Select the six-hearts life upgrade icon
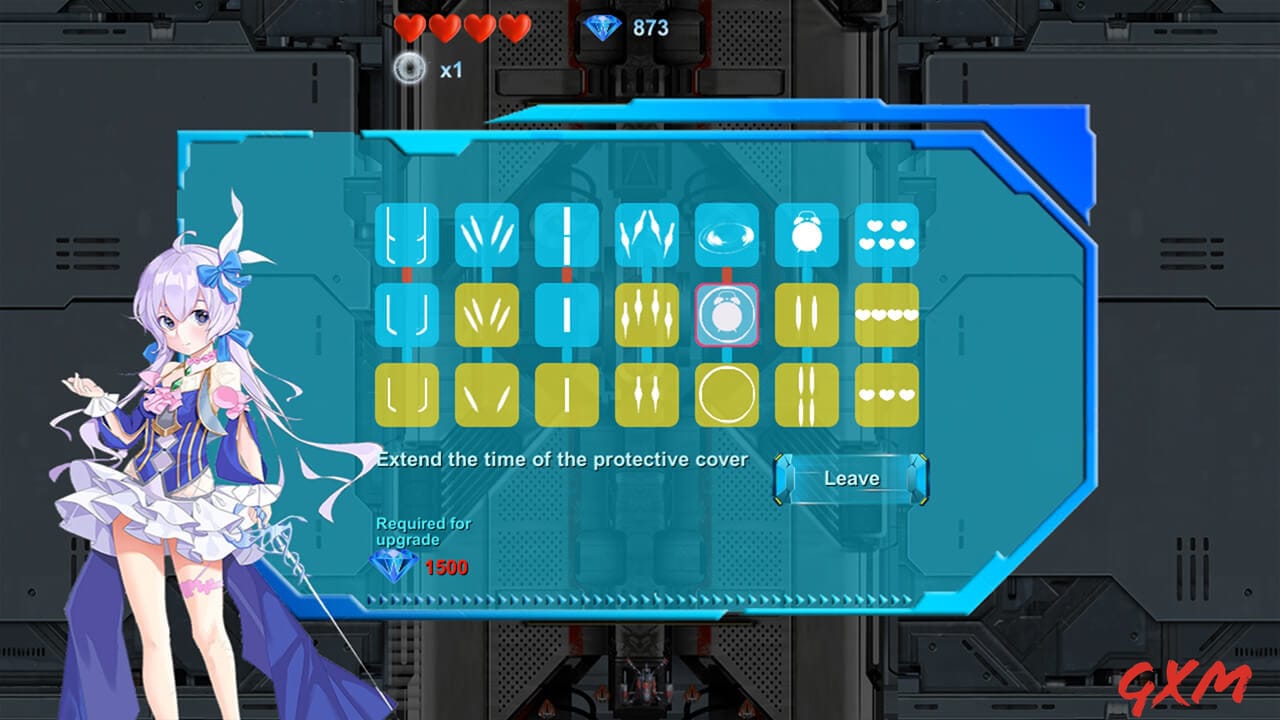The height and width of the screenshot is (720, 1280). 887,235
